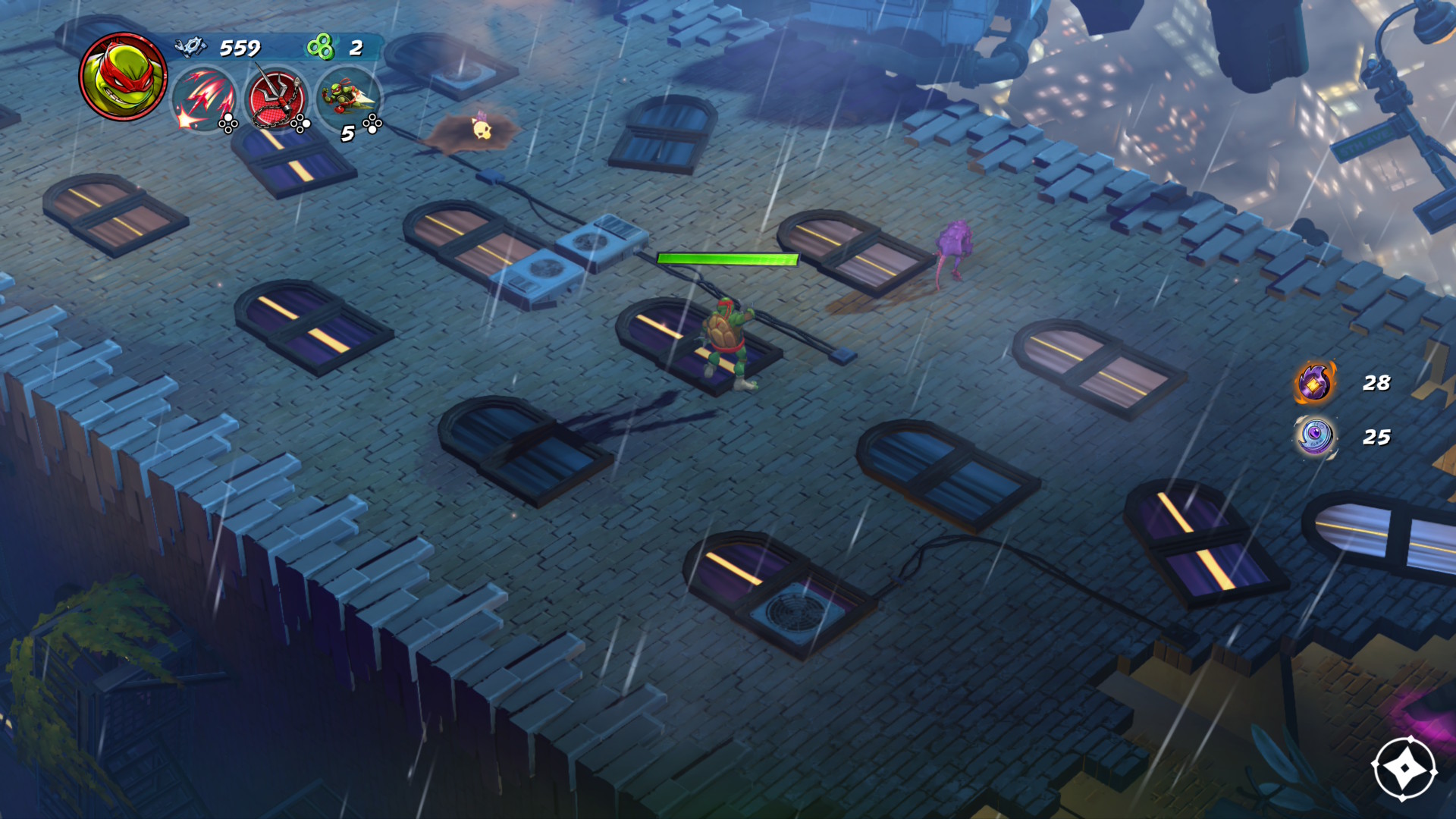
Task: Click the Raphael character portrait
Action: click(x=123, y=76)
